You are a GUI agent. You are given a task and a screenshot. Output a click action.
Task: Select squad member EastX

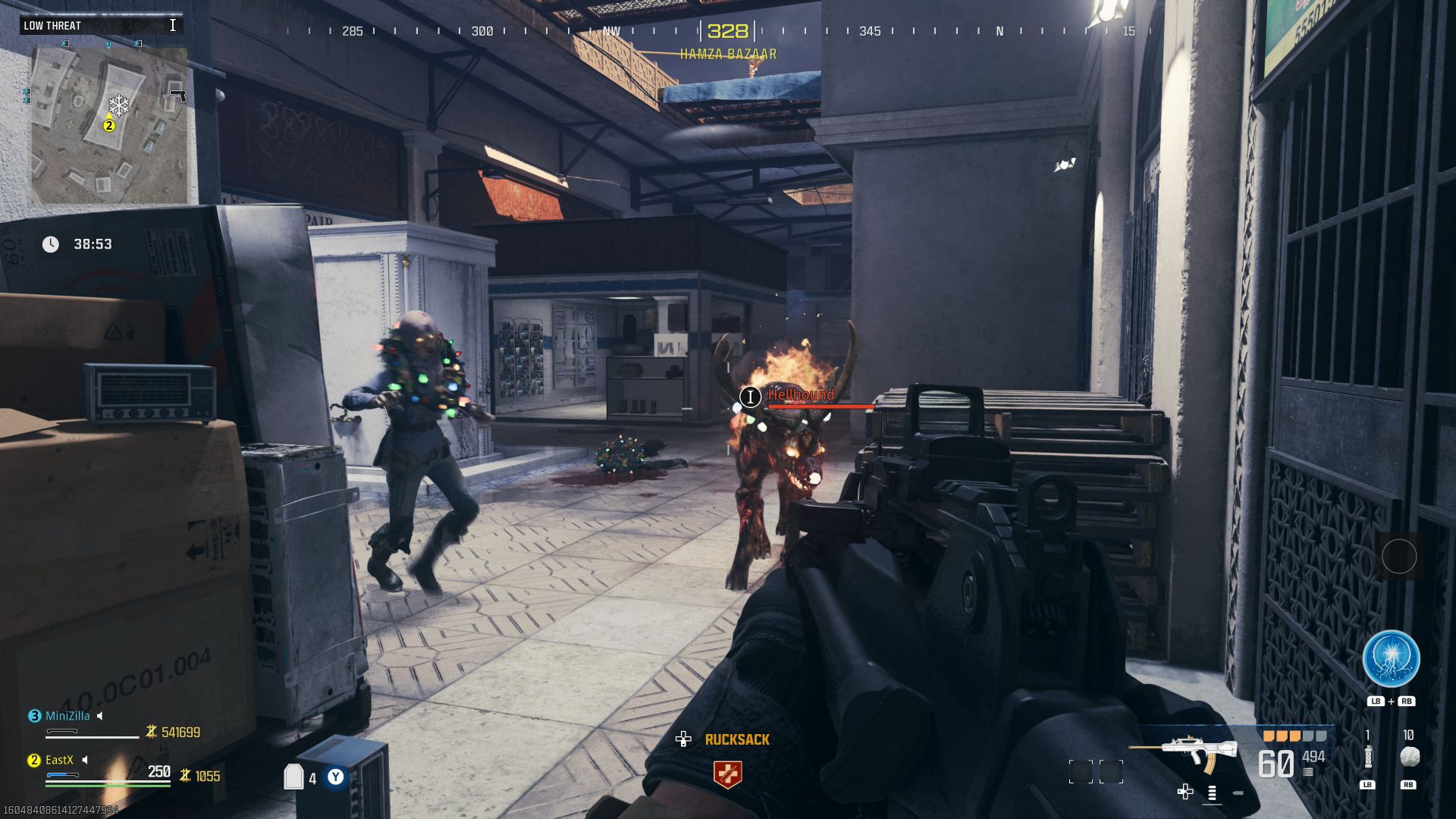click(x=59, y=760)
